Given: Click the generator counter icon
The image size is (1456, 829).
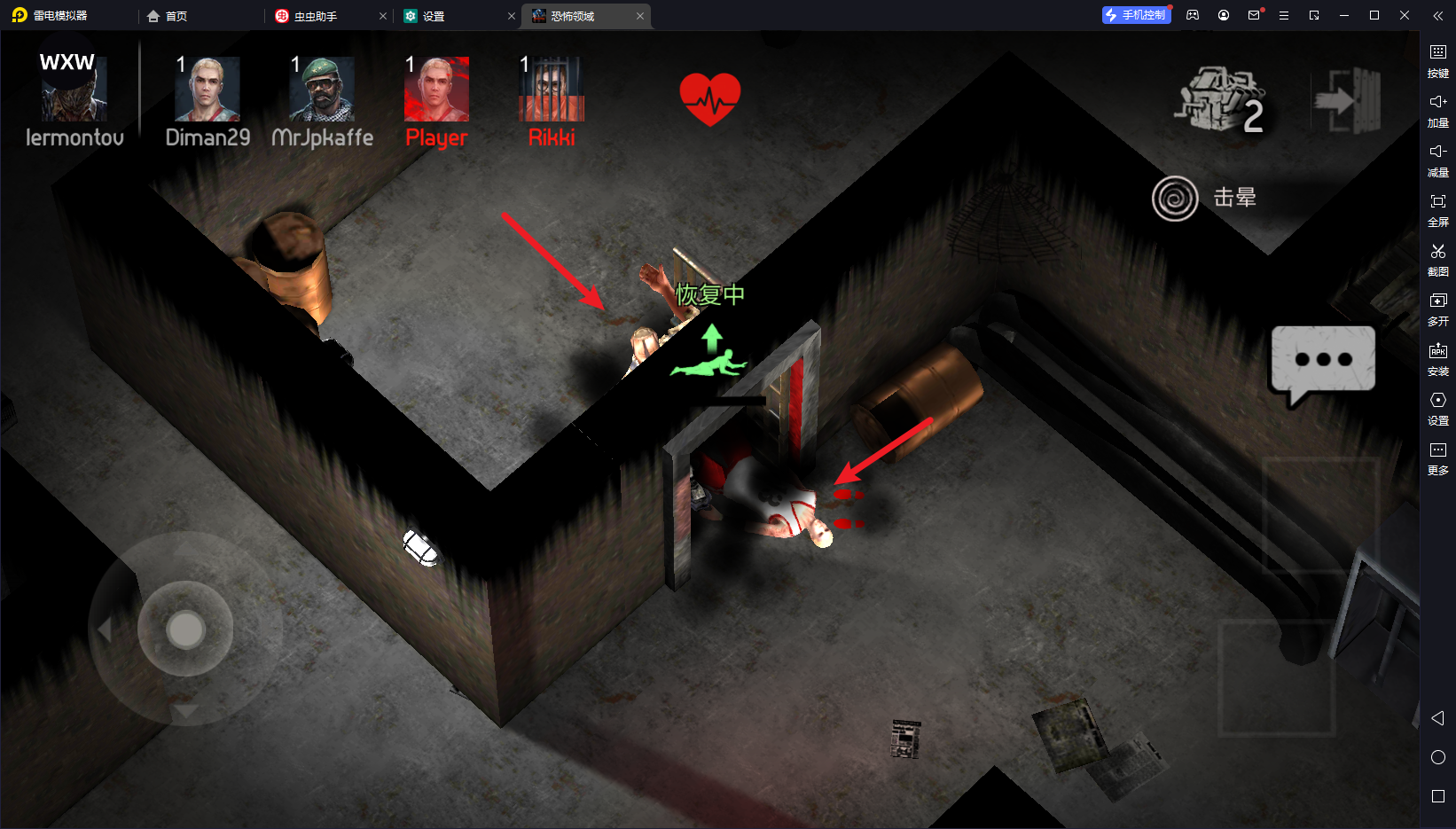Looking at the screenshot, I should point(1221,100).
